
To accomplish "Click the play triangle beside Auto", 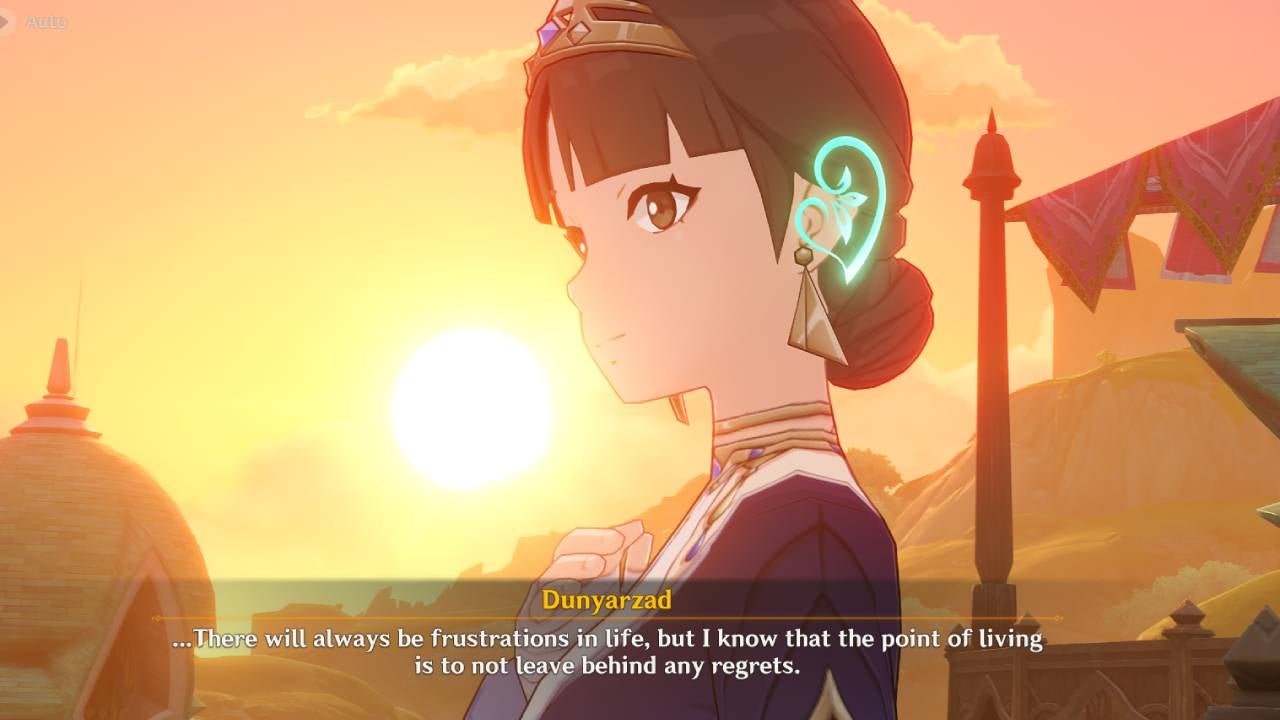I will [4, 20].
